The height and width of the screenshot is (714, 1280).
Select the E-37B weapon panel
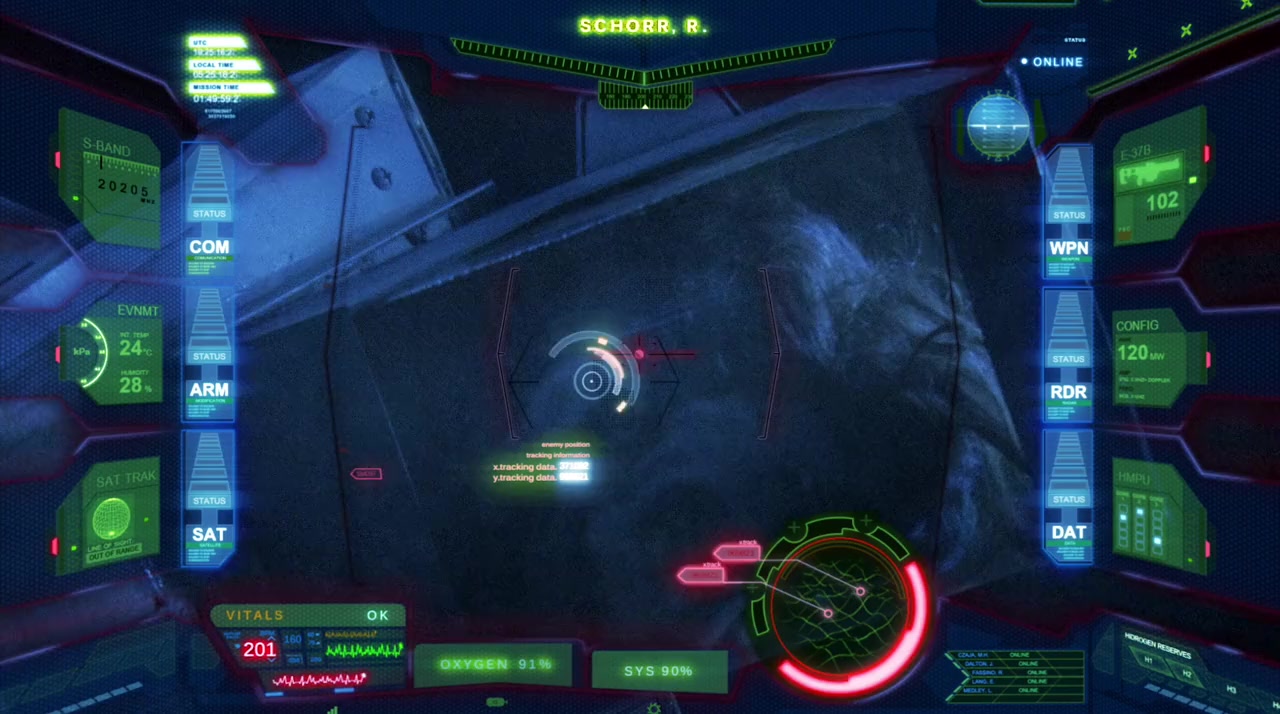(x=1157, y=182)
